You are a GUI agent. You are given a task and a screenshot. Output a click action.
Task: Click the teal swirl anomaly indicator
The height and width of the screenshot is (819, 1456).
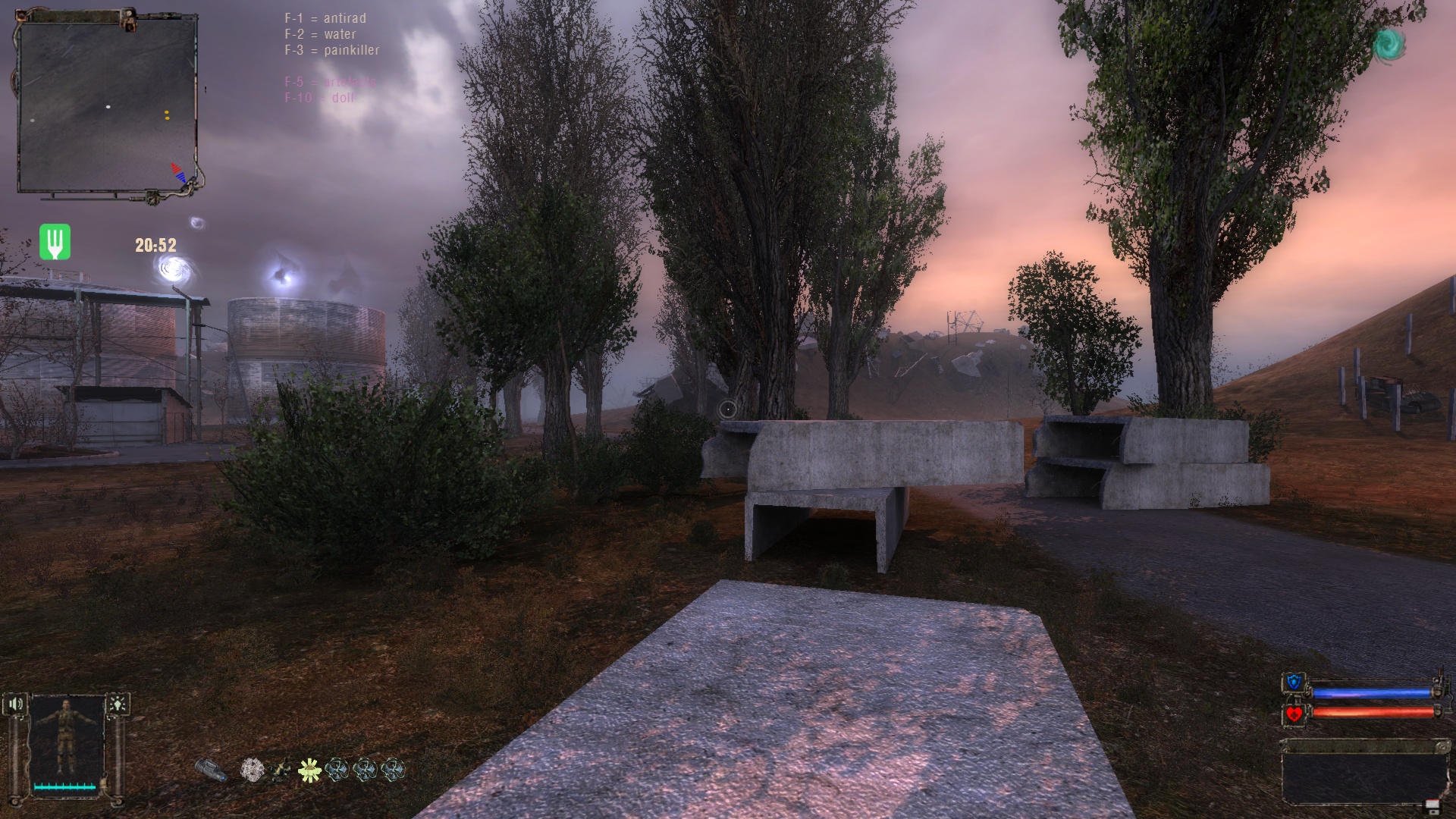coord(1389,45)
